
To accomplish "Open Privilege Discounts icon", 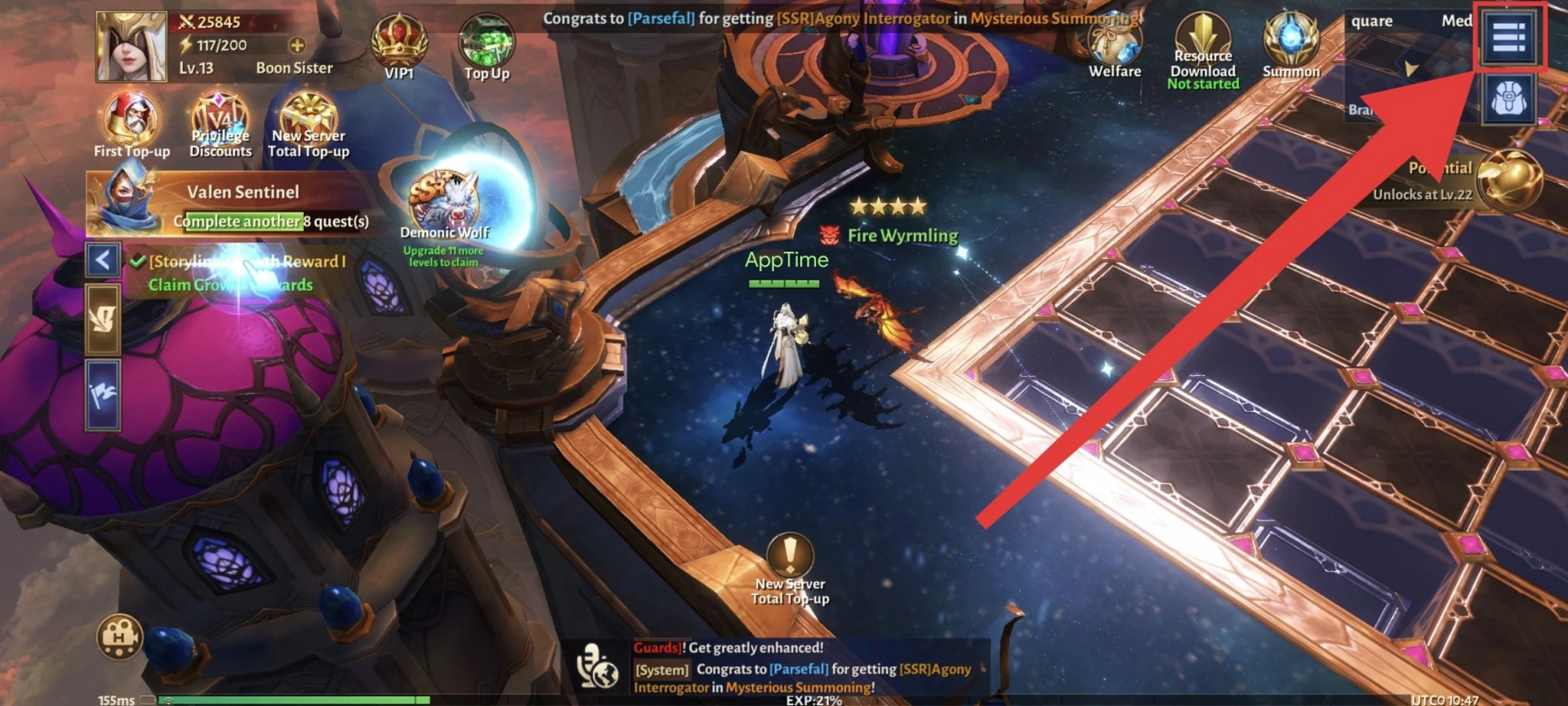I will point(220,124).
